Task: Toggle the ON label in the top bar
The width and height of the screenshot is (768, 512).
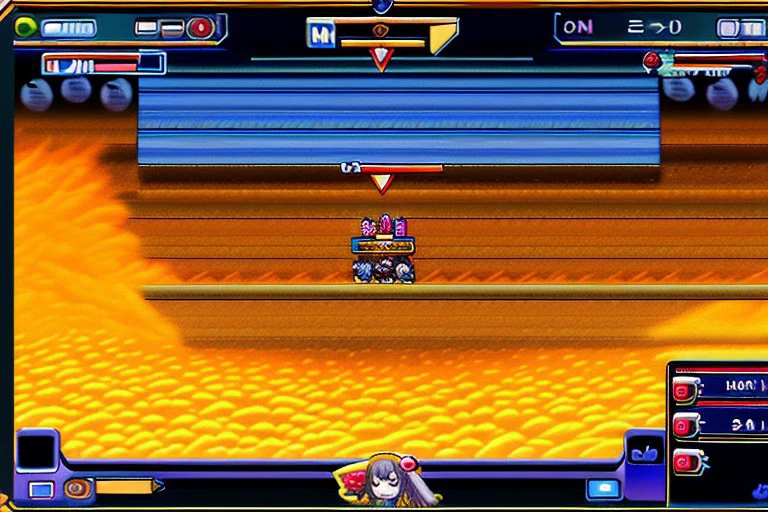Action: coord(578,27)
